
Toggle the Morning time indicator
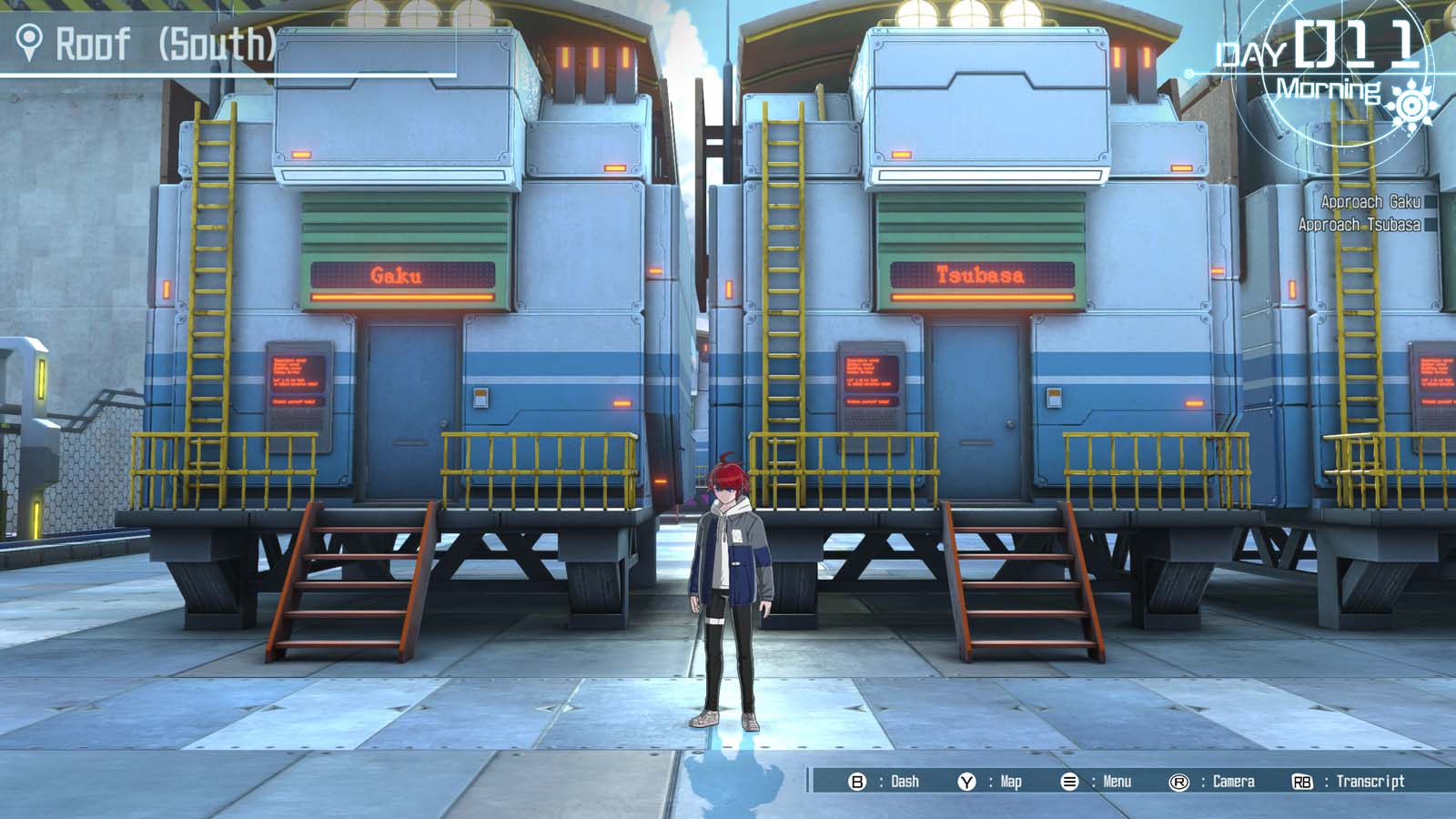pyautogui.click(x=1330, y=89)
